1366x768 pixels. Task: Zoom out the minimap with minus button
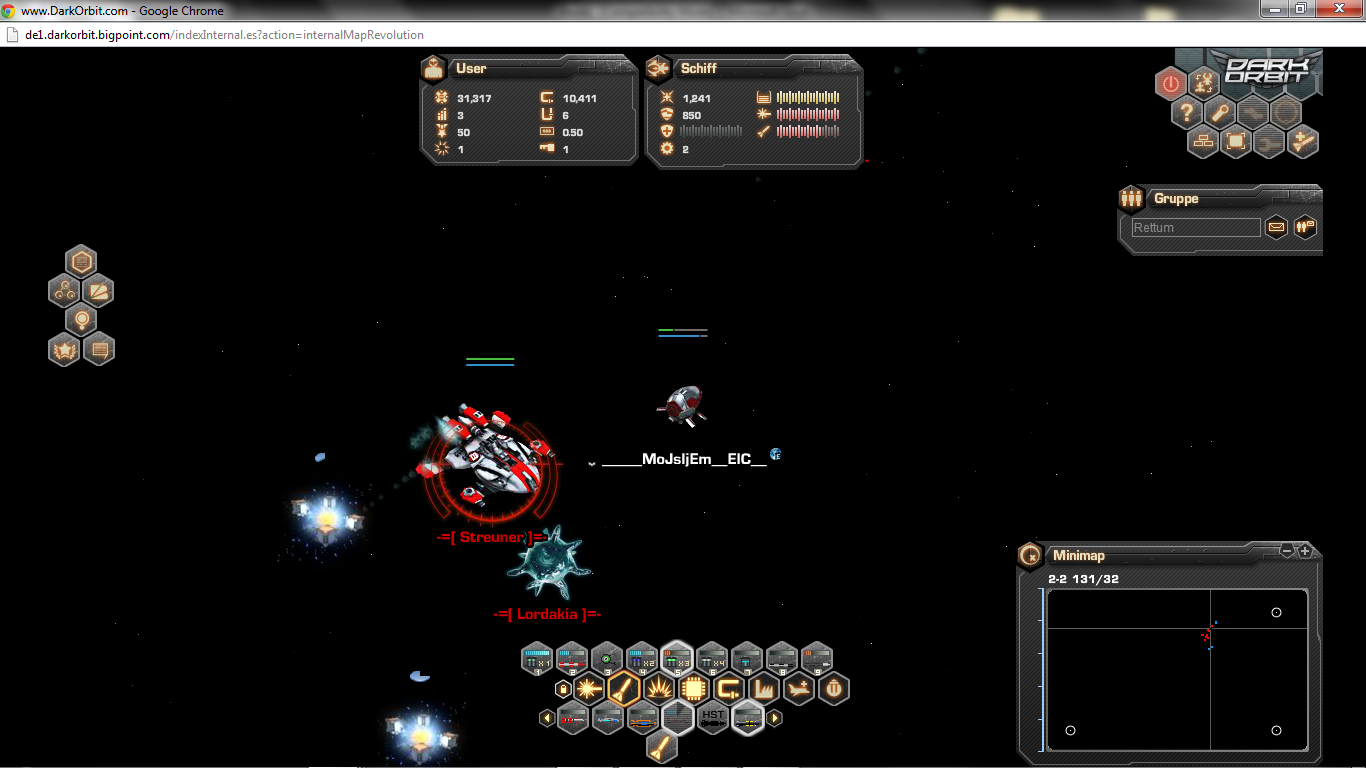(1288, 551)
